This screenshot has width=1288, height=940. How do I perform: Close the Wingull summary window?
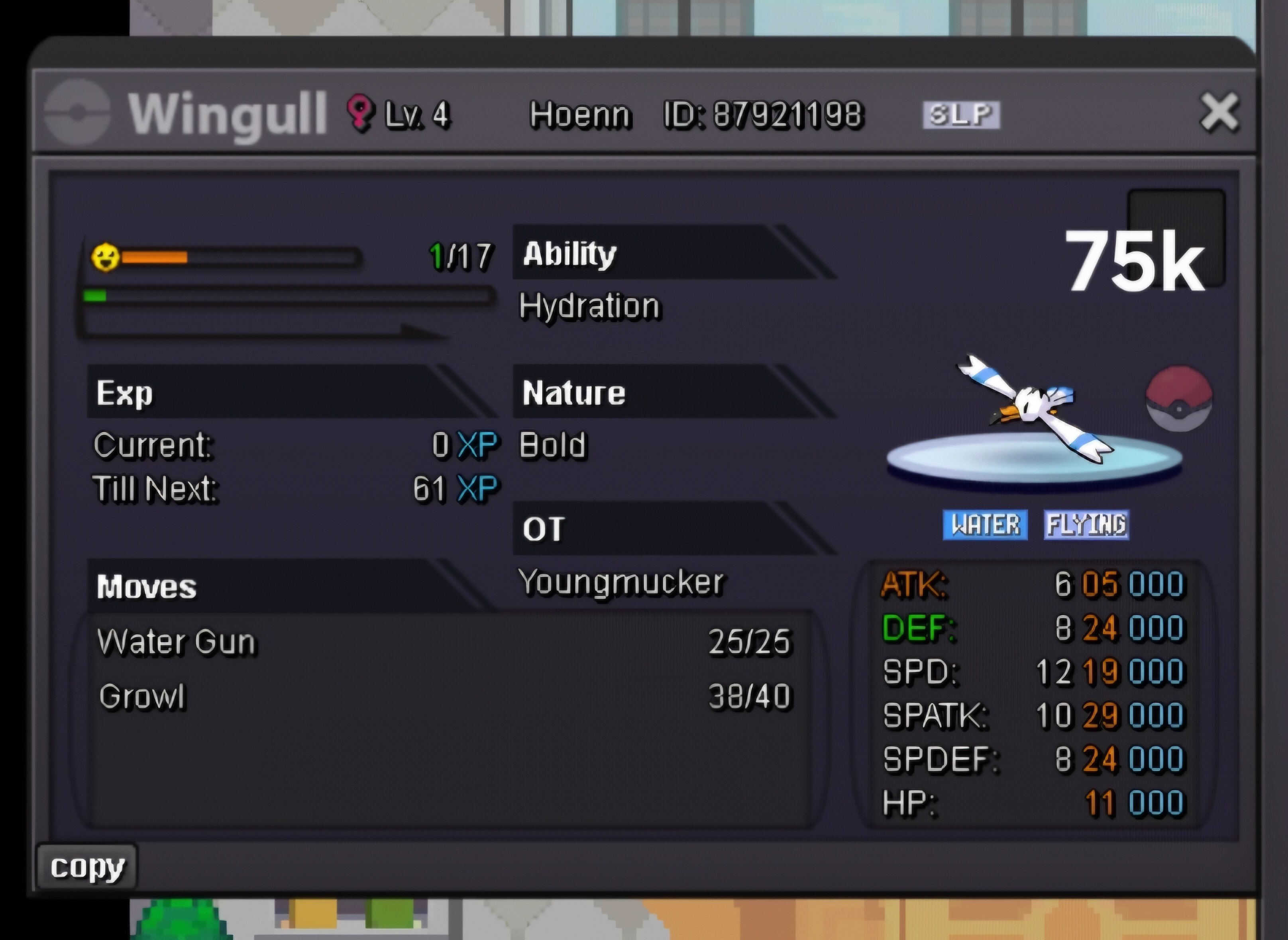click(1219, 113)
